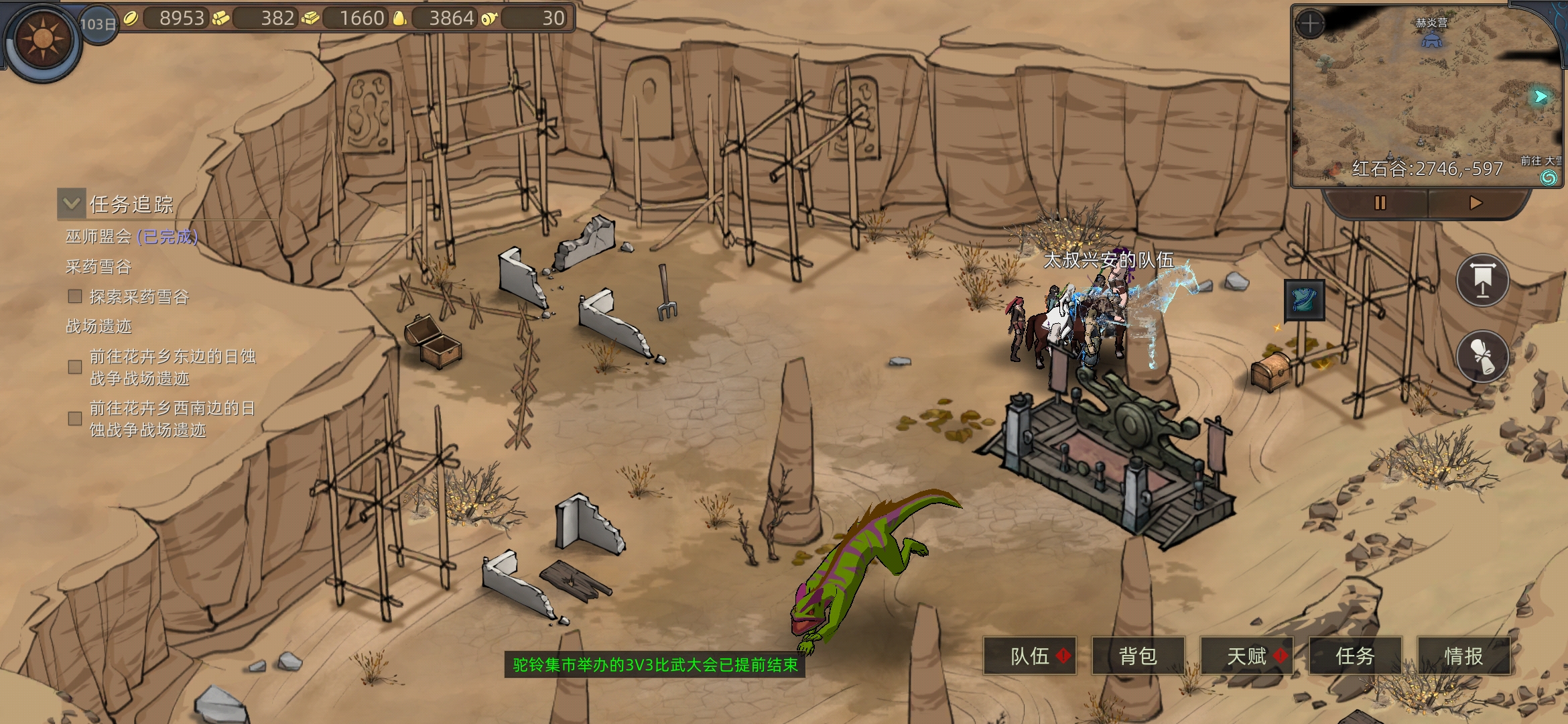1568x724 pixels.
Task: Select the 战场遗迹 quest entry
Action: coord(99,326)
